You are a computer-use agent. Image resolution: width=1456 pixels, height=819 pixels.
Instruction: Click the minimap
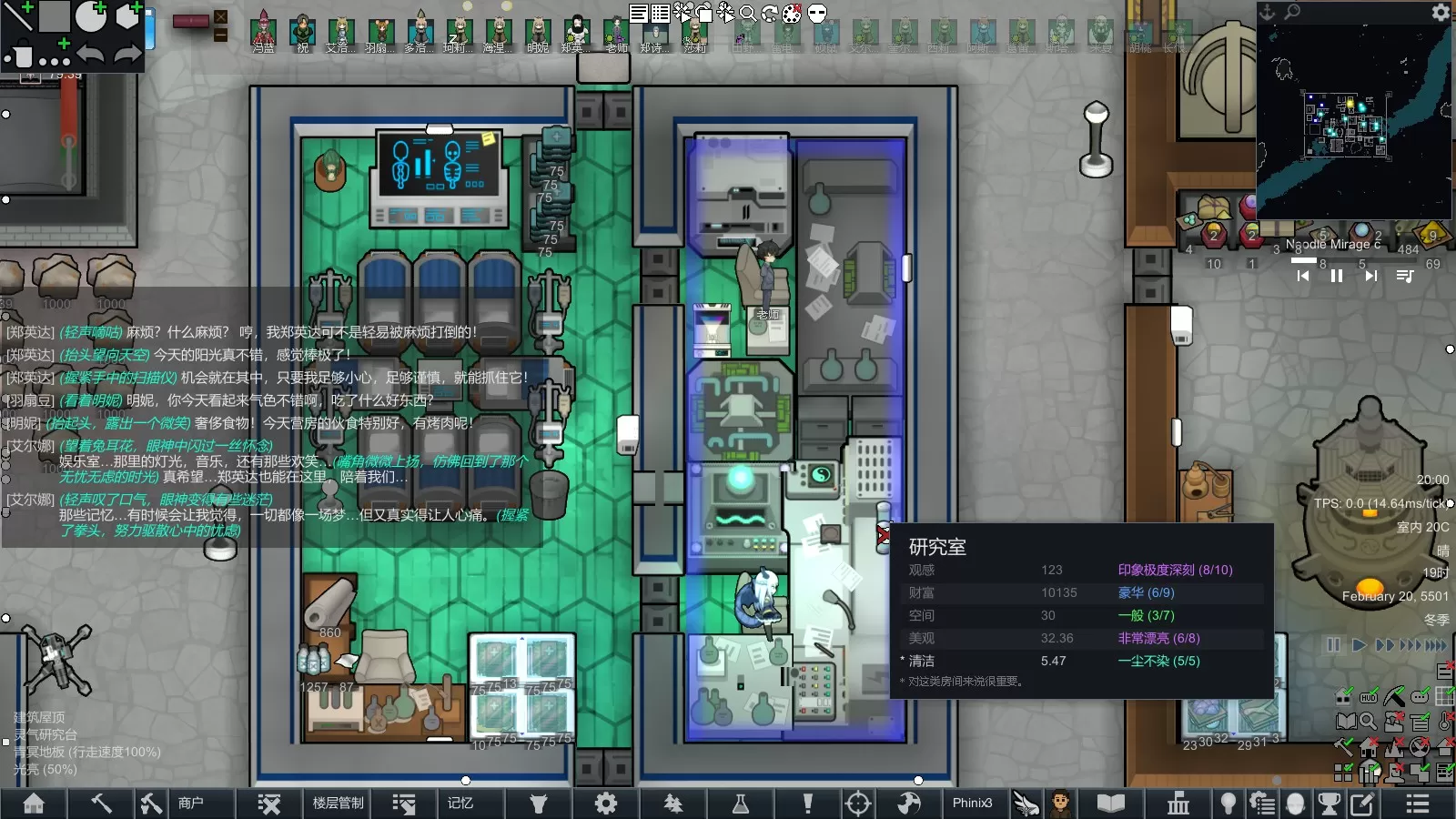(x=1347, y=118)
